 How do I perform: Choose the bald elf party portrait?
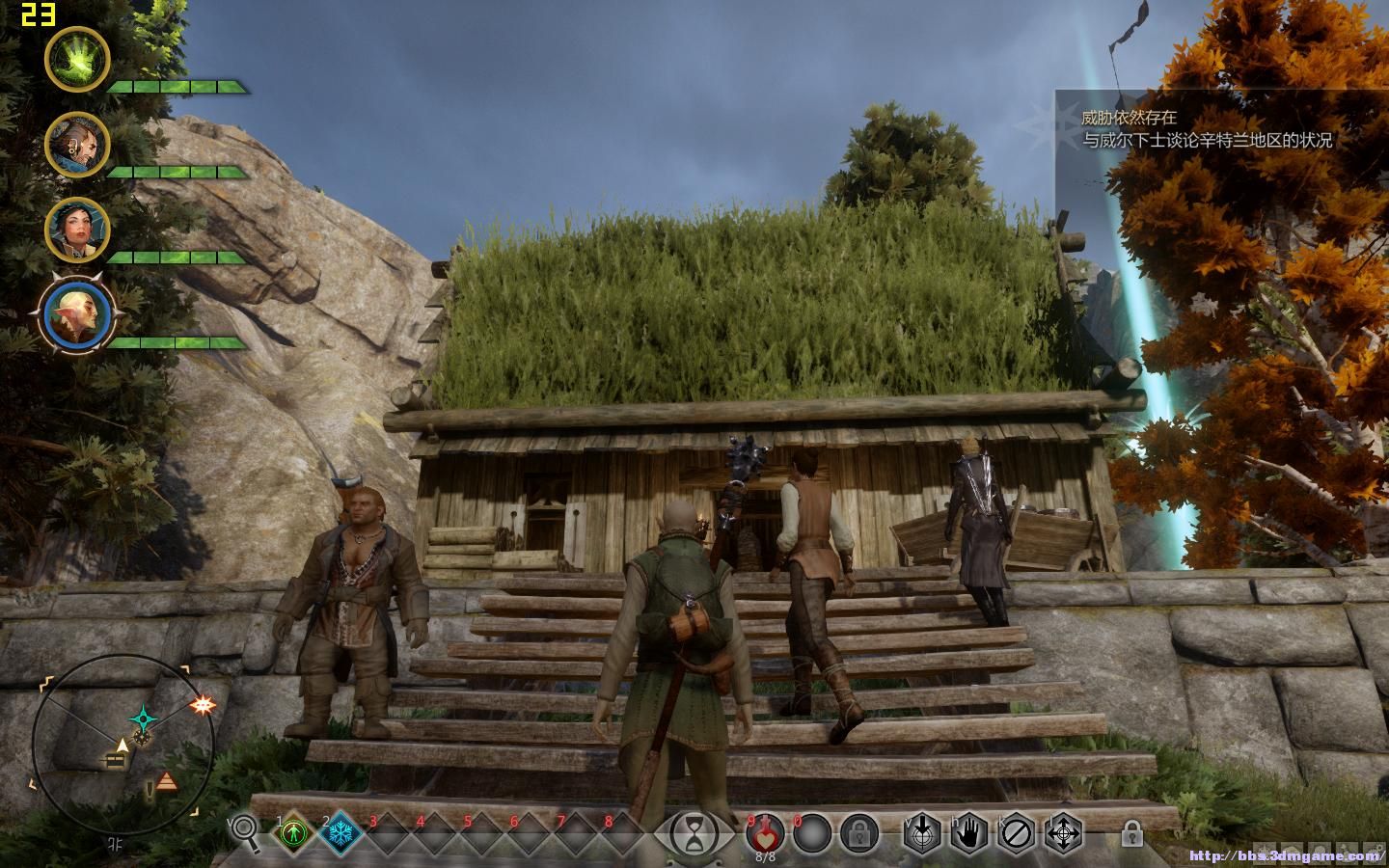click(x=77, y=315)
